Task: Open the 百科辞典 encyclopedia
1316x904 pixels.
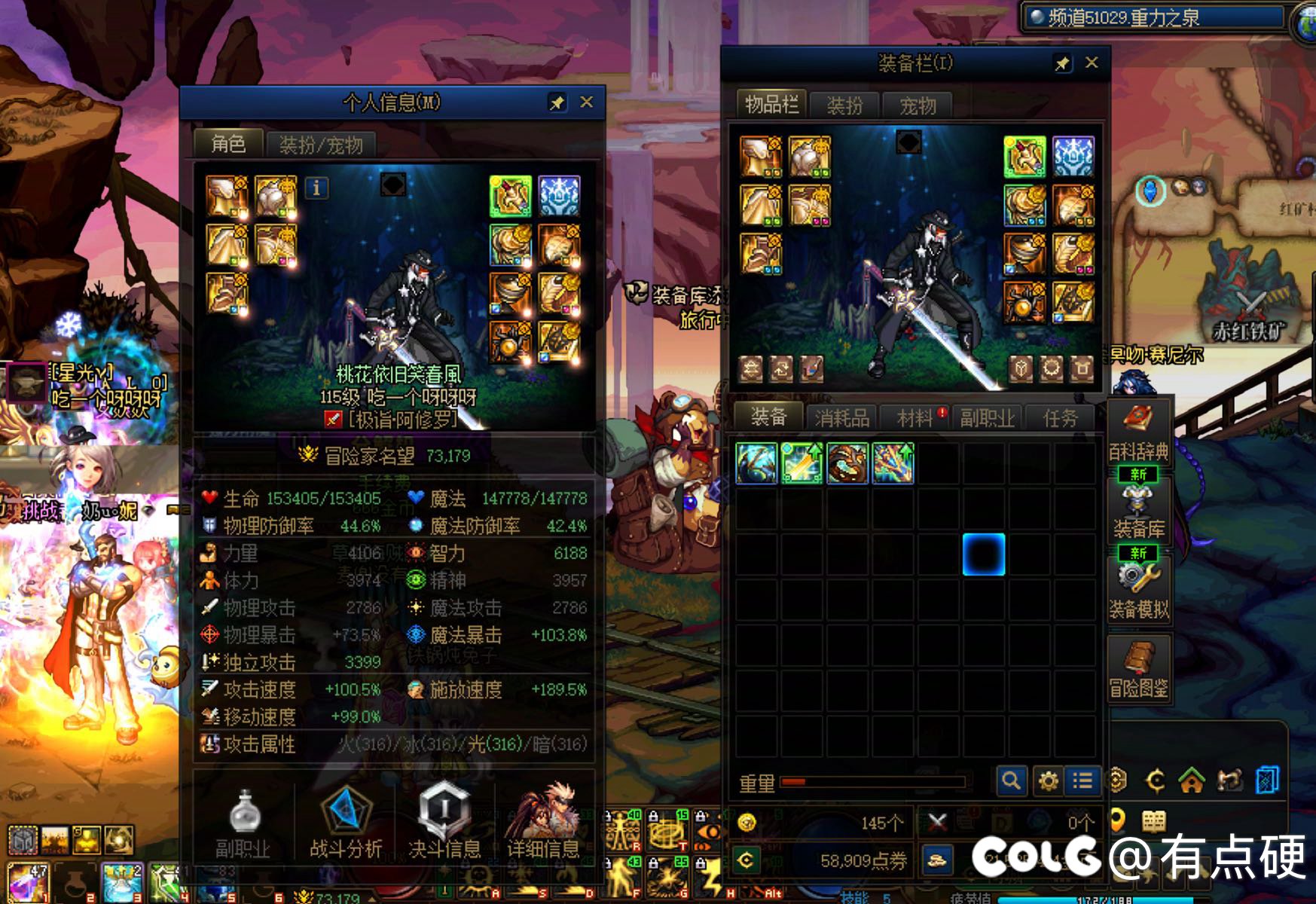Action: pos(1138,432)
